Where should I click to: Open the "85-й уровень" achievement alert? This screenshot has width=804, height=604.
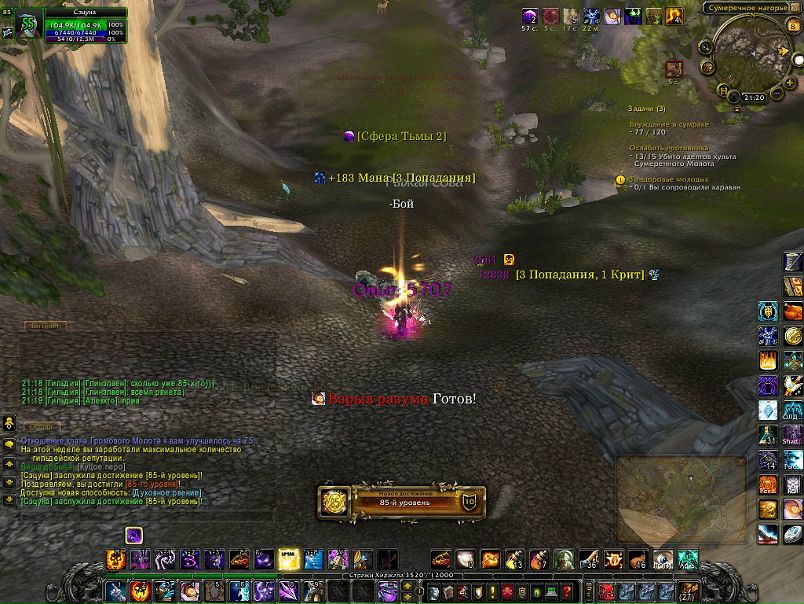click(400, 501)
